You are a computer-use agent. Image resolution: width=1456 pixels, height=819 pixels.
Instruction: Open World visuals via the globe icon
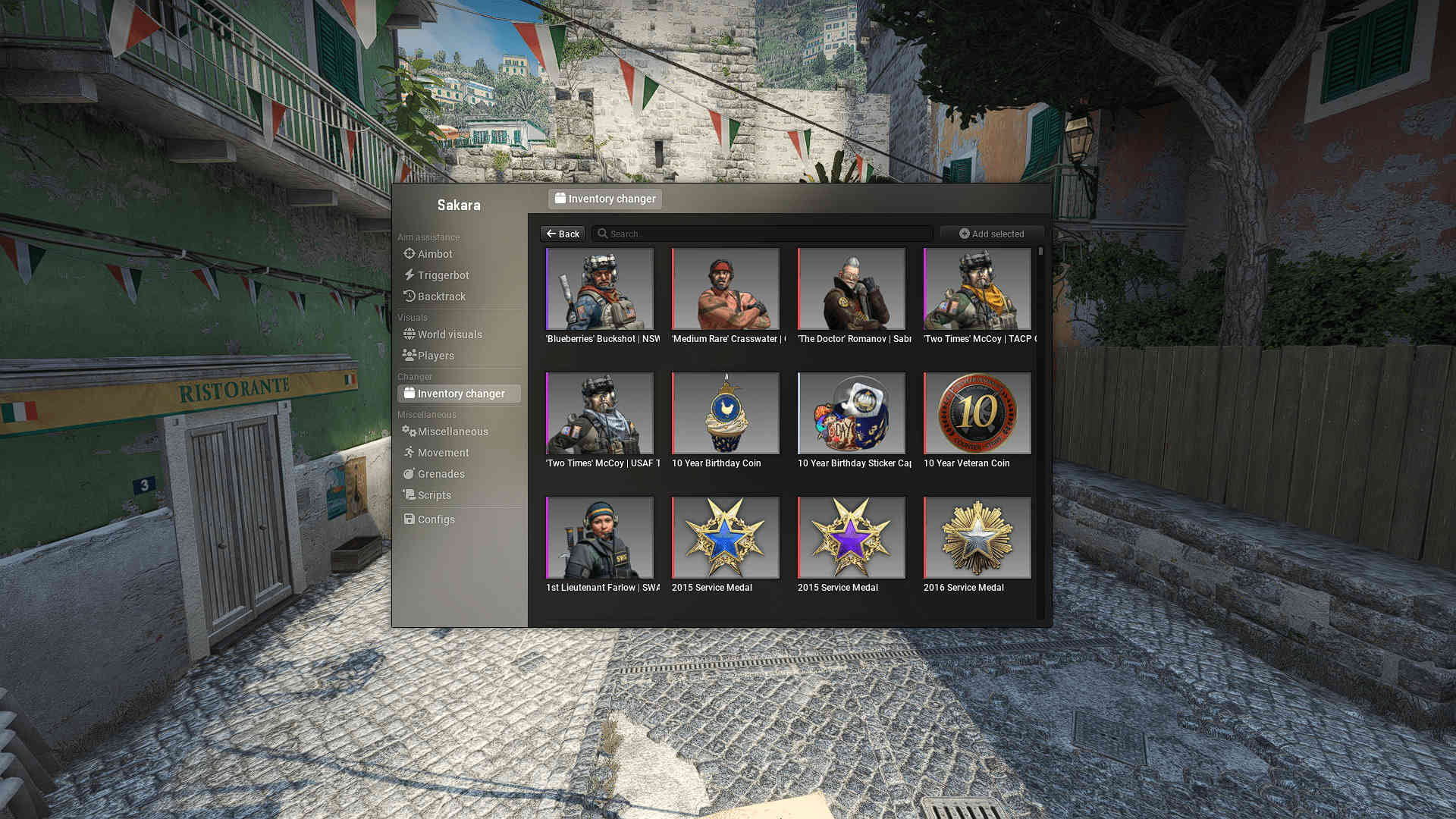(x=409, y=334)
